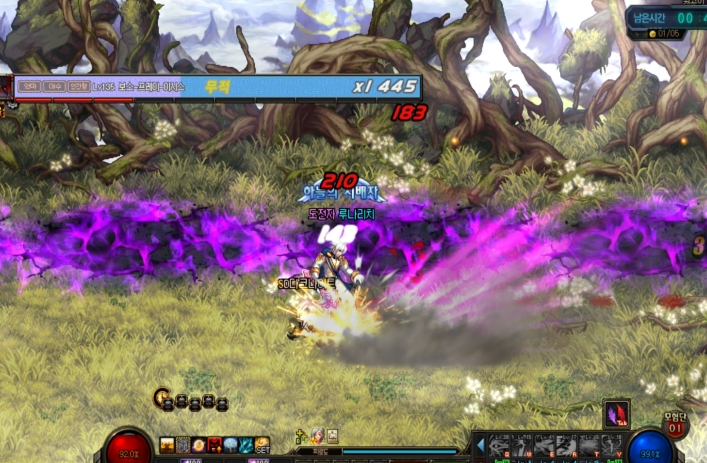Viewport: 707px width, 463px height.
Task: Activate the purple skill icon above the skill bar
Action: [617, 414]
